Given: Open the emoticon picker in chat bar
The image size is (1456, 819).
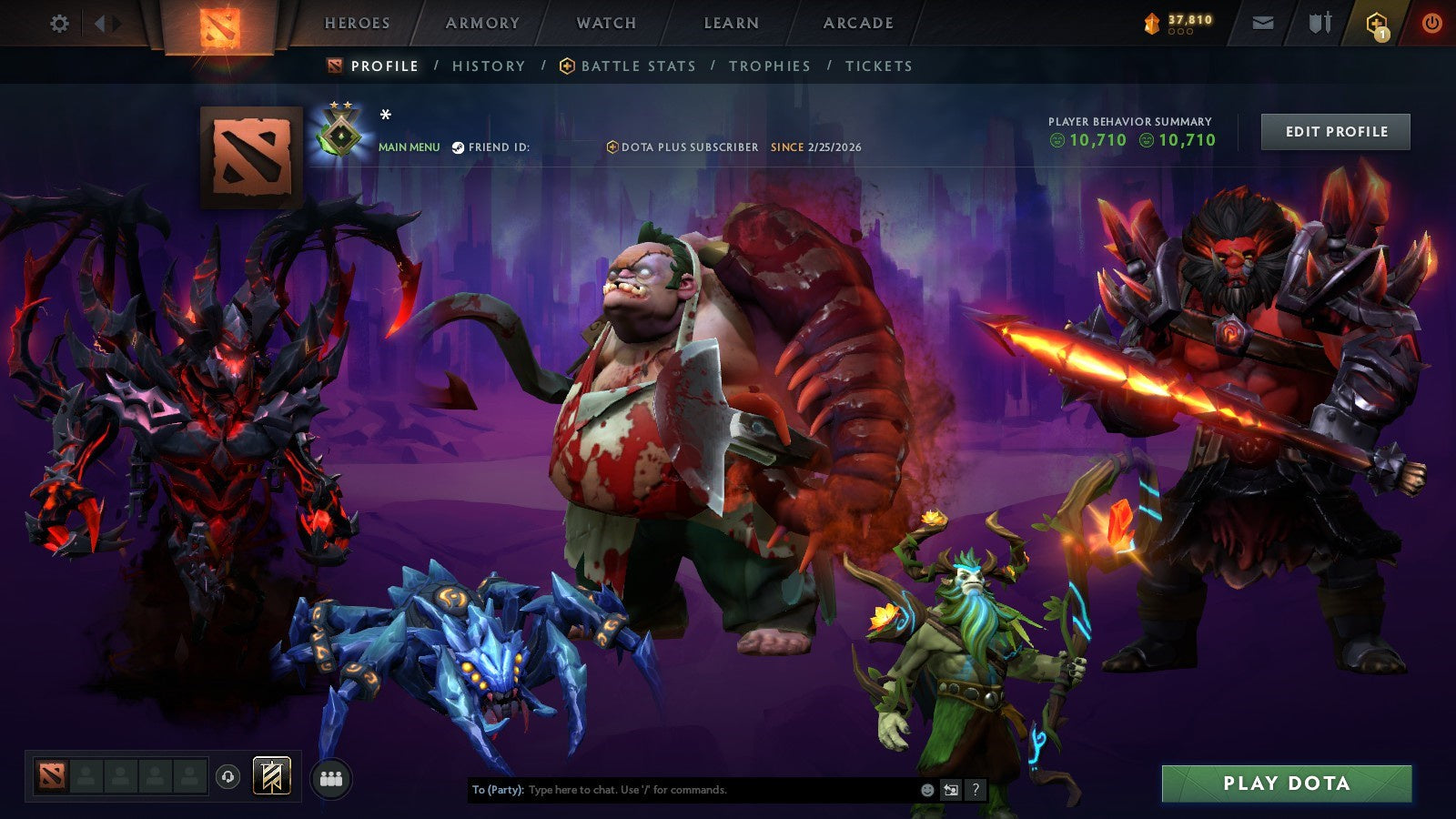Looking at the screenshot, I should pos(927,789).
